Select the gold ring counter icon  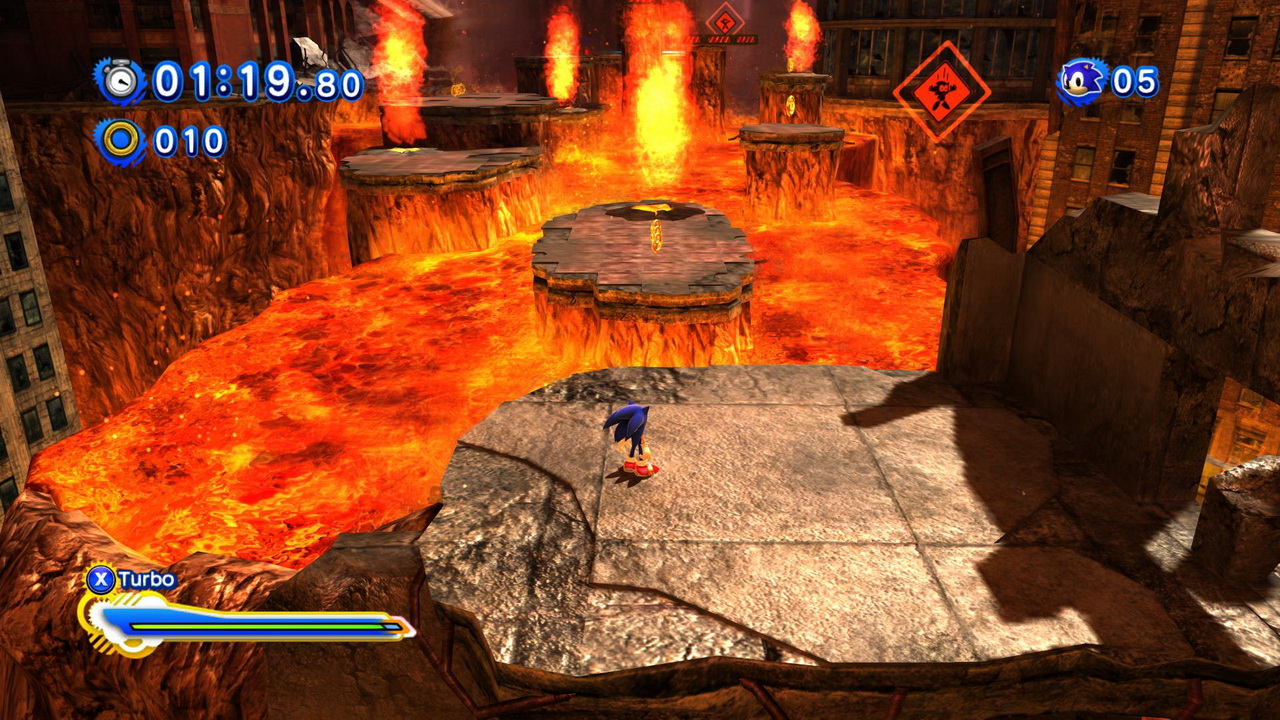point(121,141)
